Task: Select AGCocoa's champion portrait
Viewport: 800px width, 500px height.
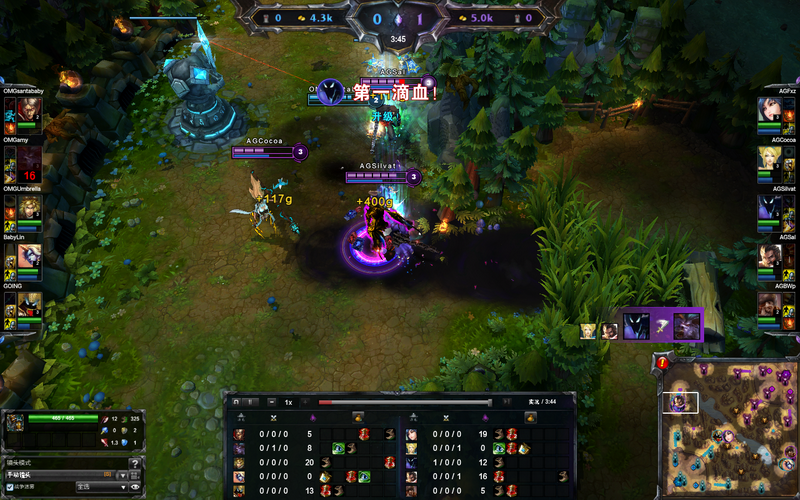Action: 769,160
